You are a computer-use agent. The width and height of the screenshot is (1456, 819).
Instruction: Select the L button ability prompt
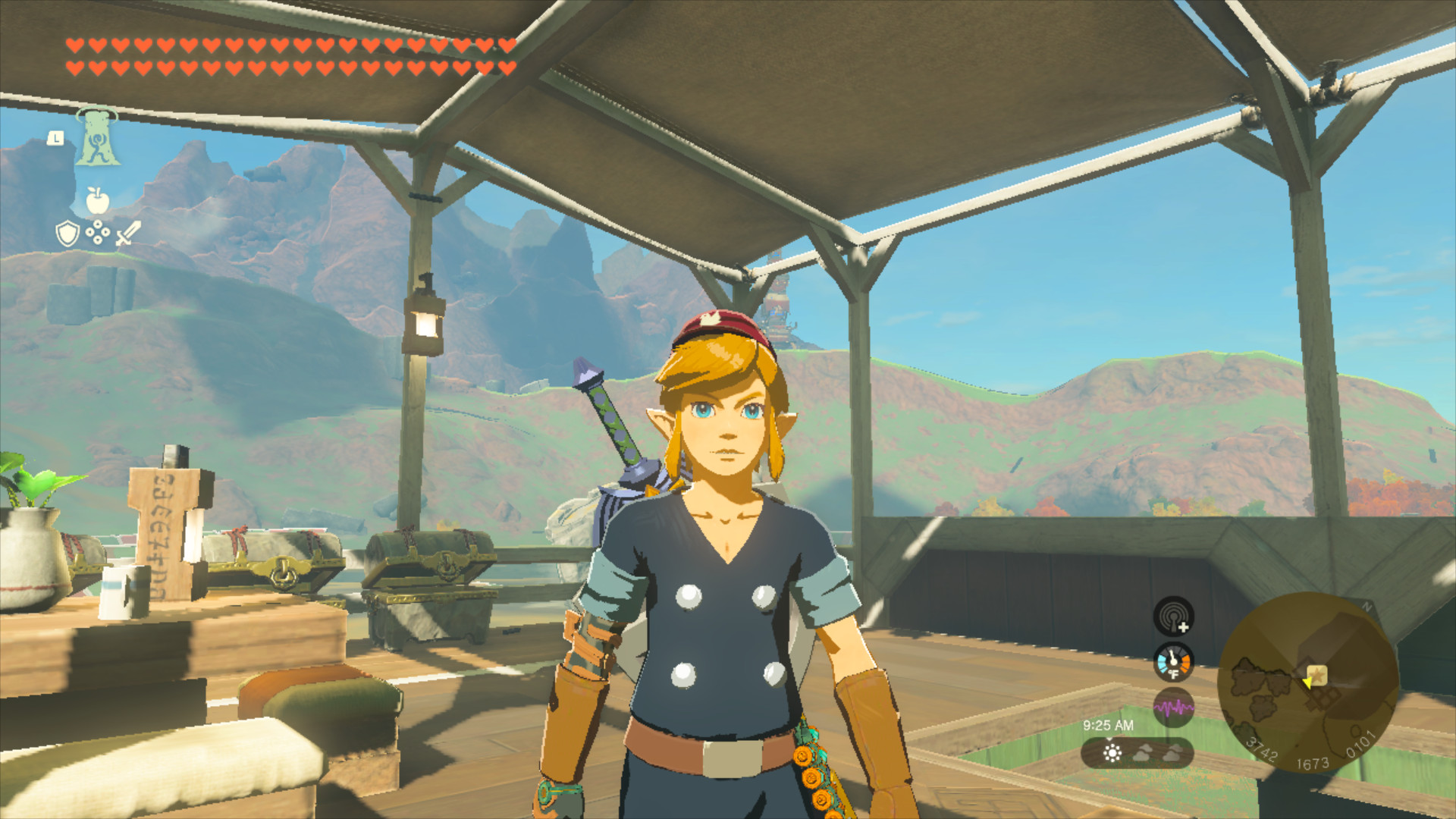55,138
